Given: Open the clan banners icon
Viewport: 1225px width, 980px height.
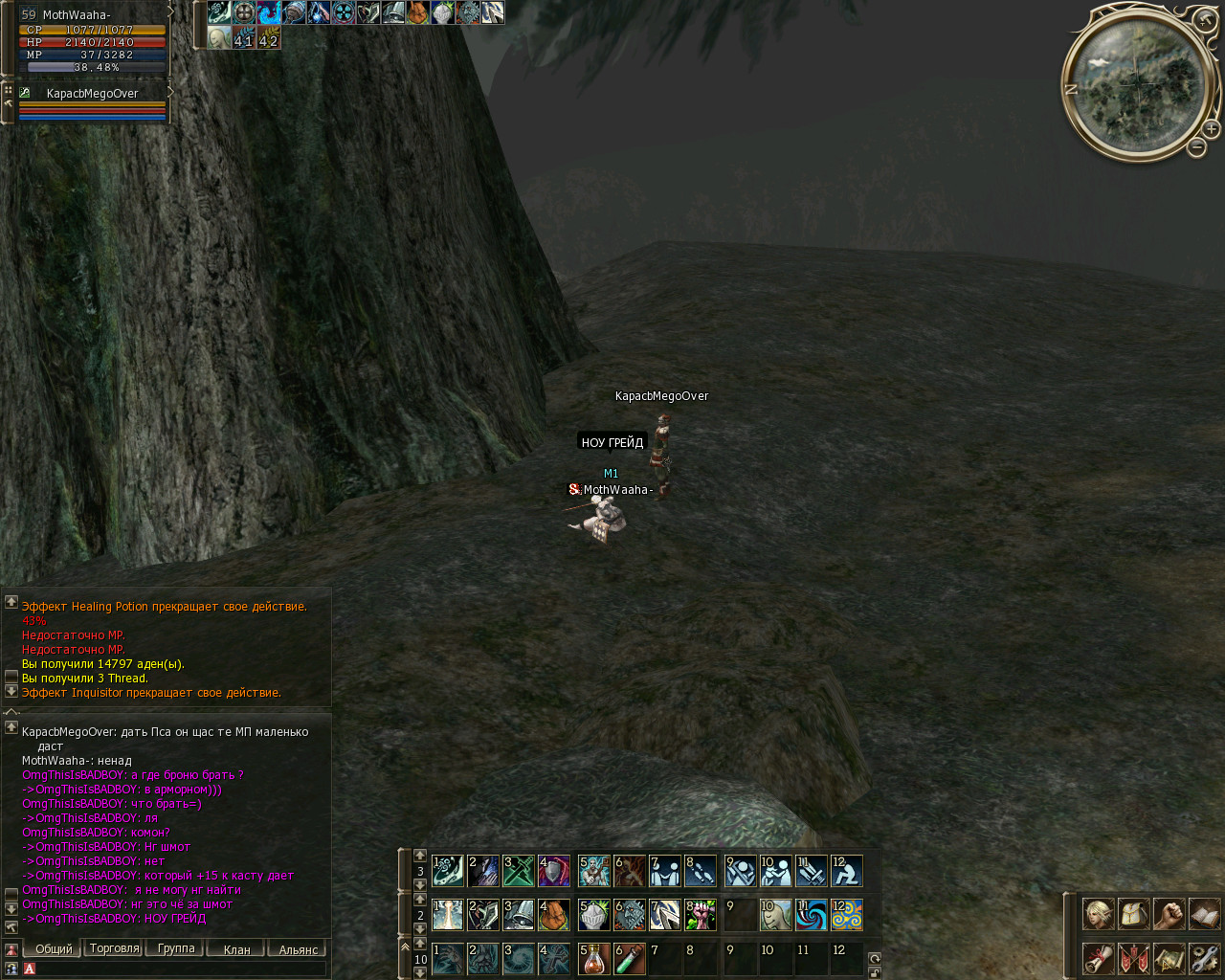Looking at the screenshot, I should (1134, 958).
